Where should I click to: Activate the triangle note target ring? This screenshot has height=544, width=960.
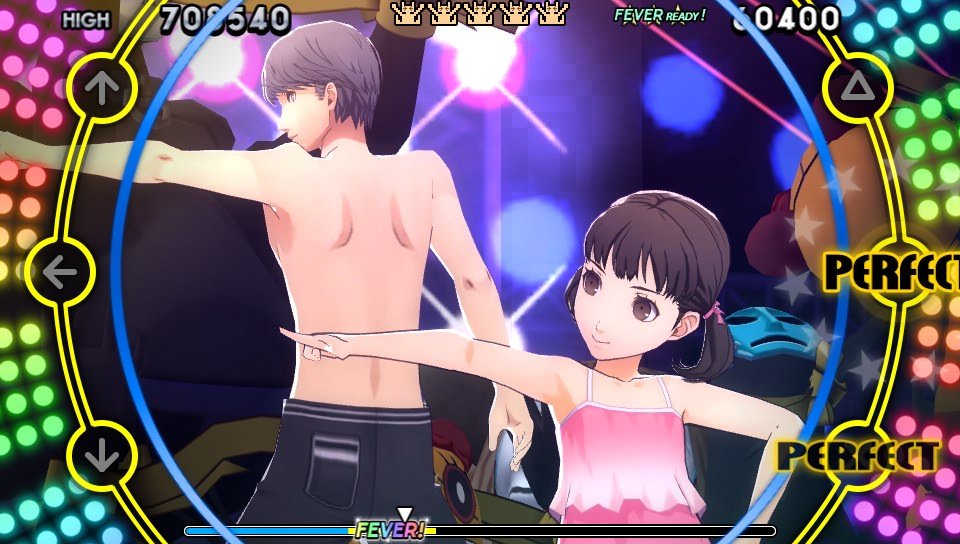(857, 89)
